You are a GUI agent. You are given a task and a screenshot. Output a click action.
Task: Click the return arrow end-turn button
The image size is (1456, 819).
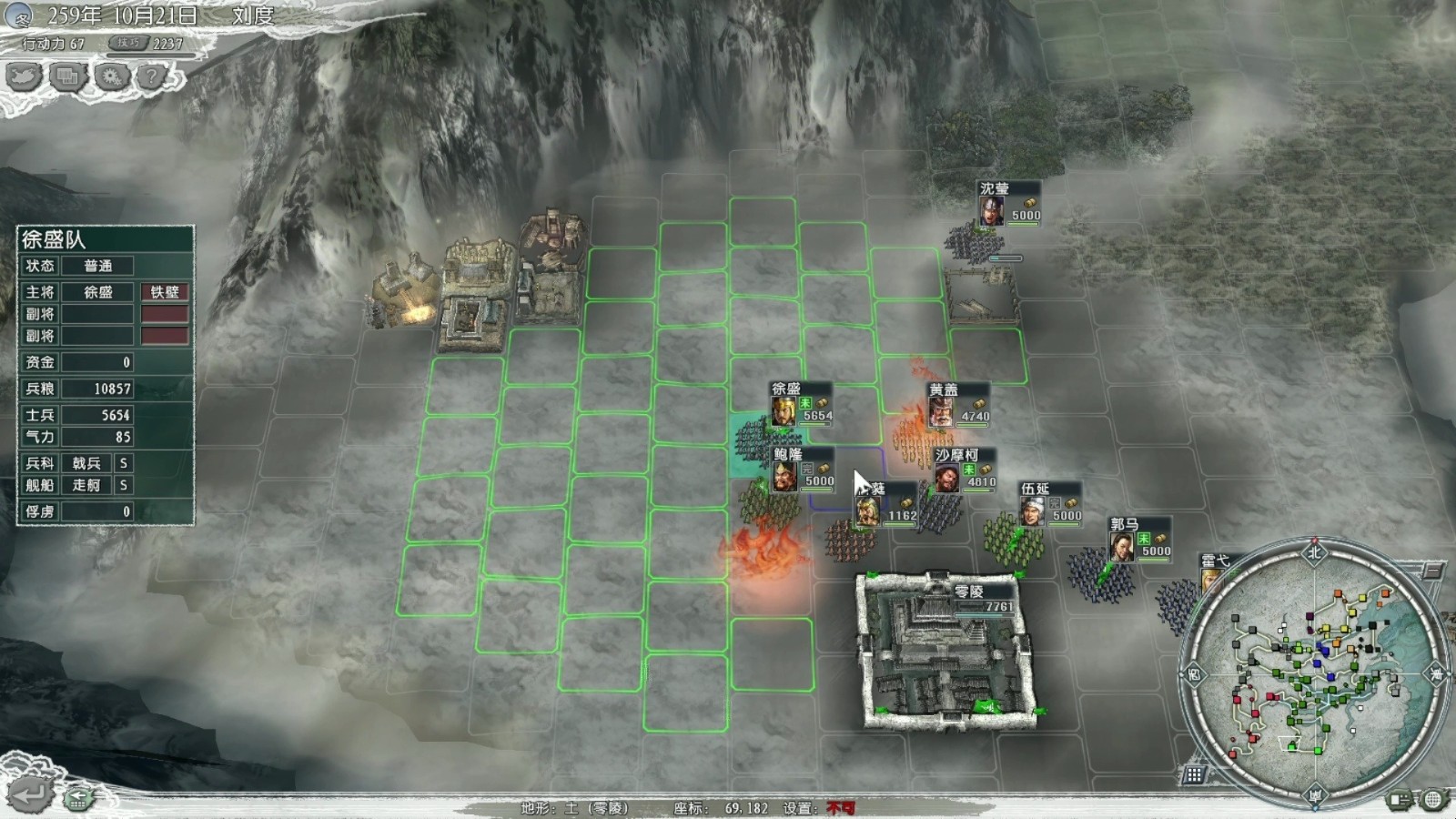[x=27, y=794]
